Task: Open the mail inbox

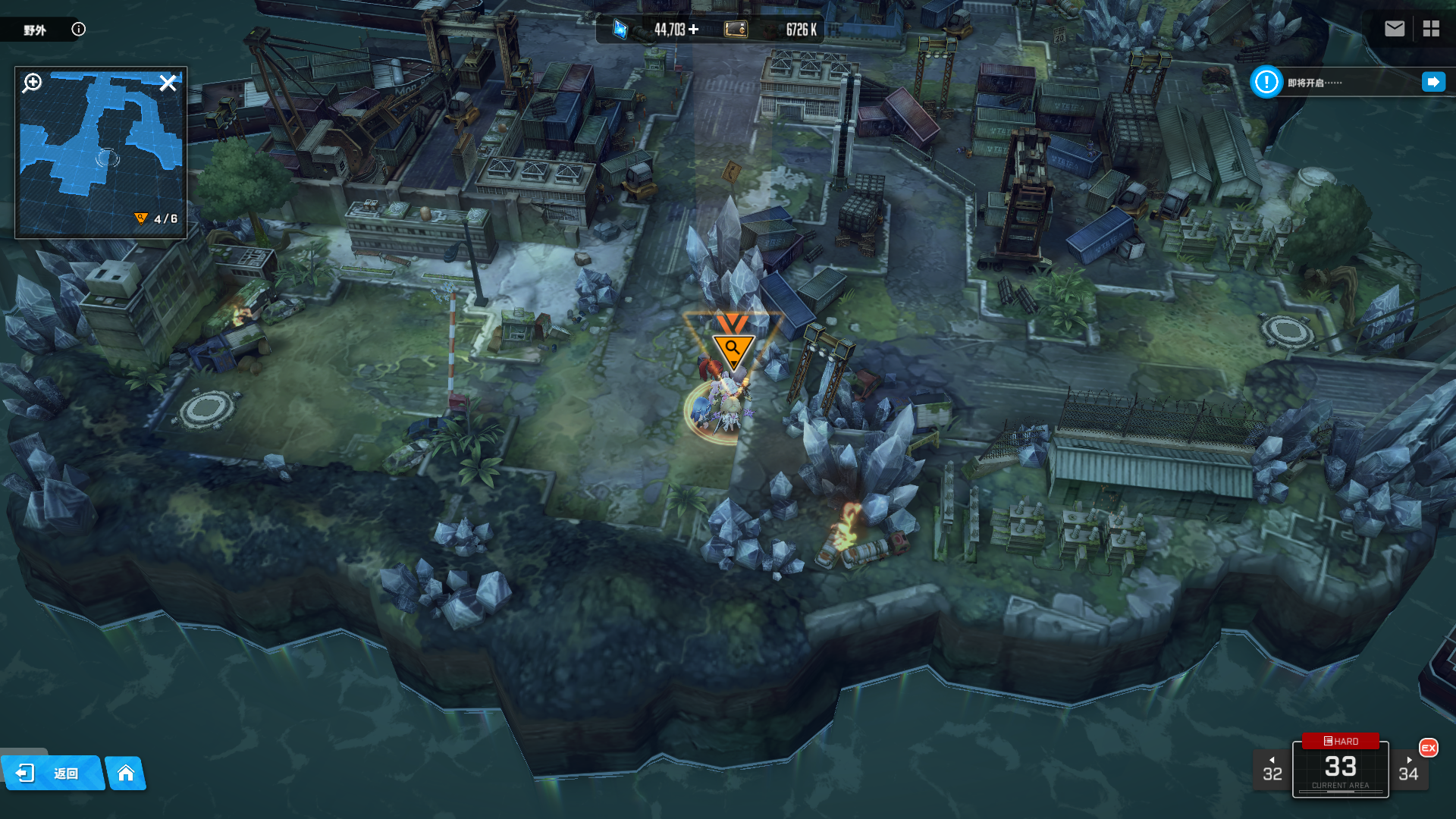Action: click(x=1395, y=29)
